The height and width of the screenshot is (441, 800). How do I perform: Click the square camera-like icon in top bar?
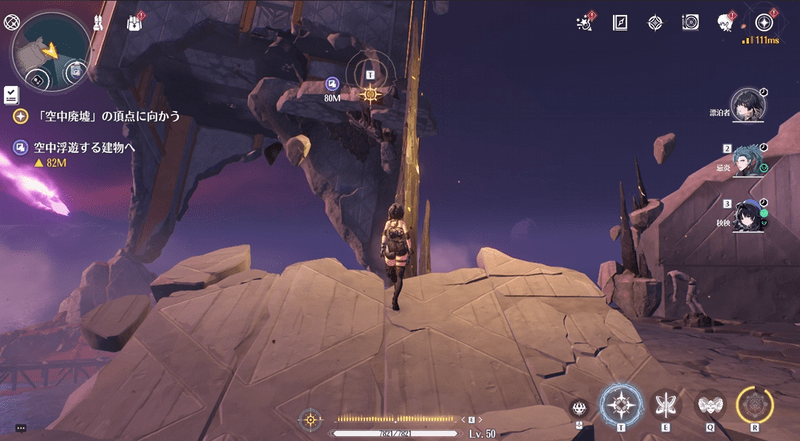click(x=690, y=22)
